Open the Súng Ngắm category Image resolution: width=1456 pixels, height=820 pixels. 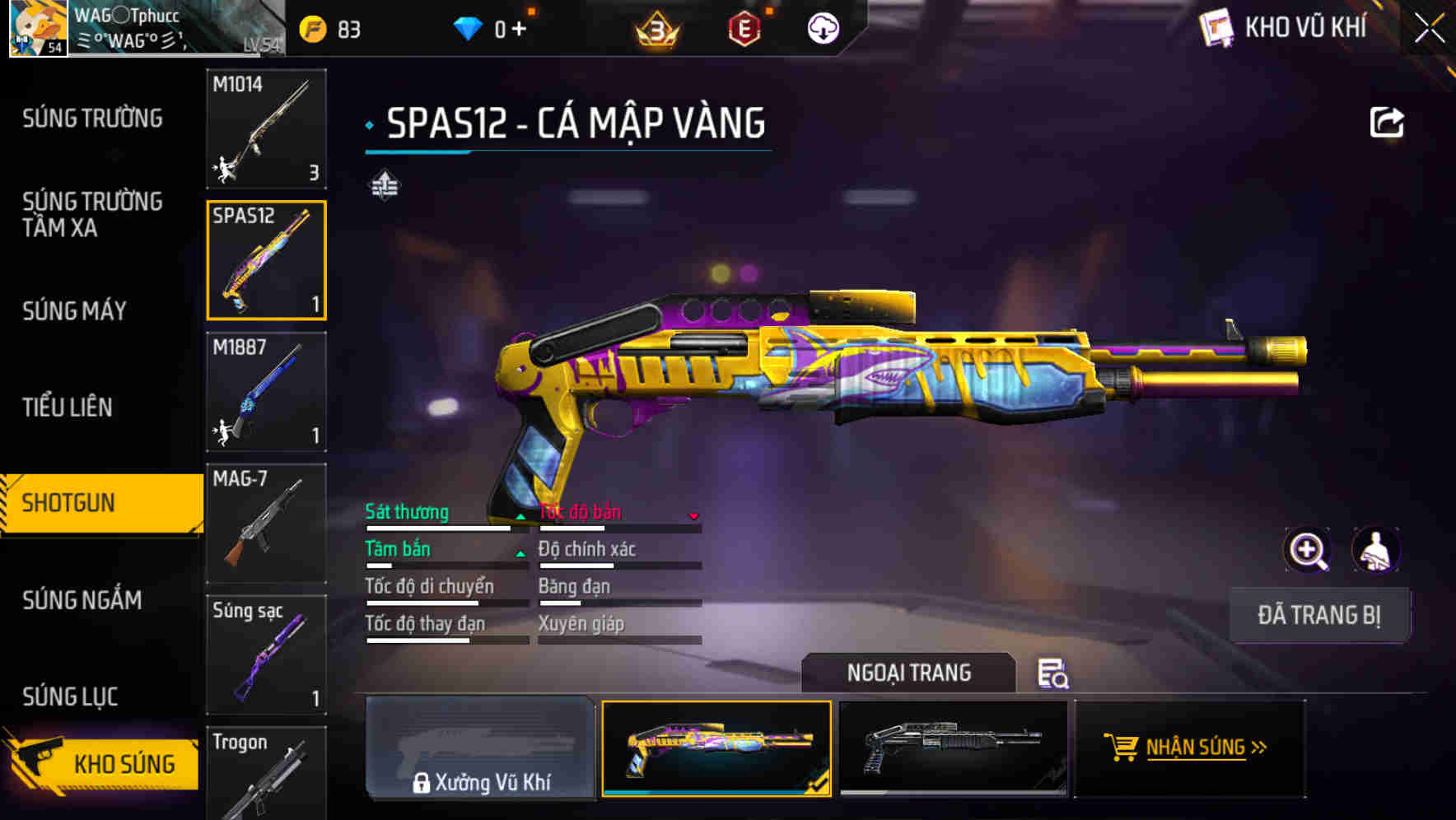point(82,600)
